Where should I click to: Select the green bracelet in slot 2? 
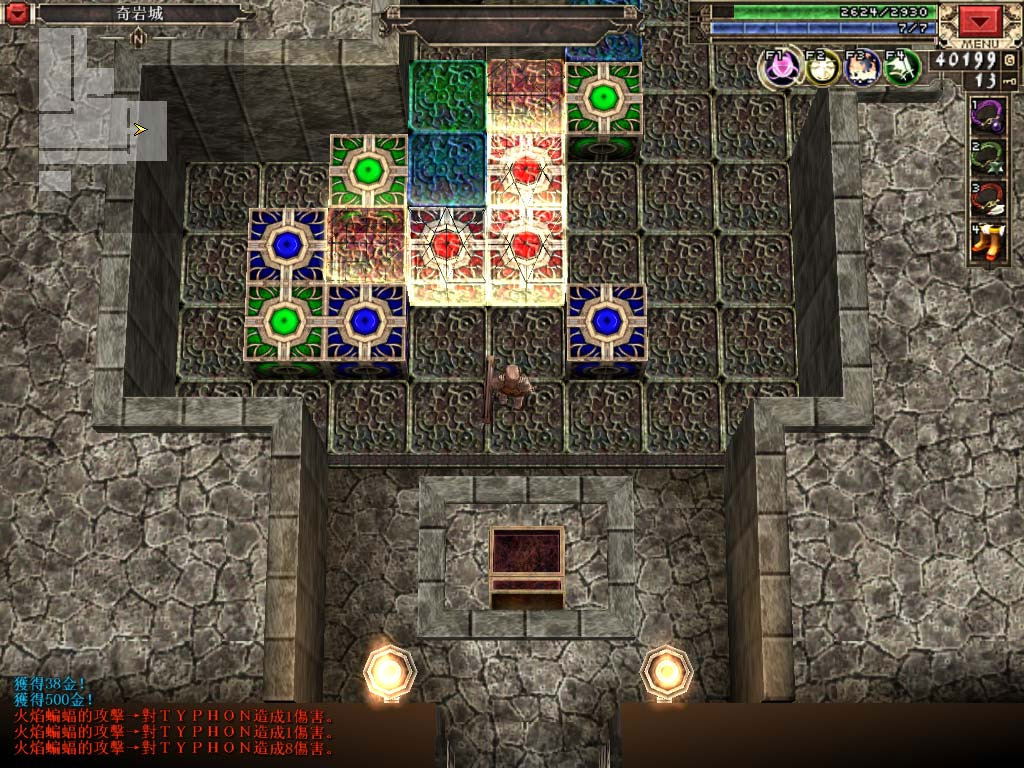pos(989,157)
